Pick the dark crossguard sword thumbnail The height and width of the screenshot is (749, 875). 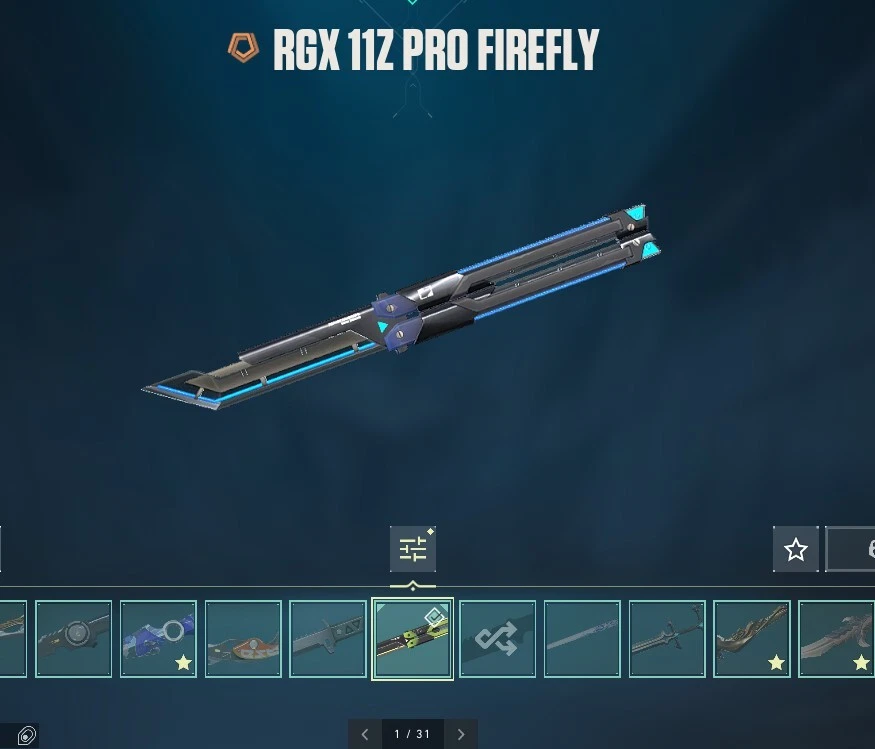point(667,639)
